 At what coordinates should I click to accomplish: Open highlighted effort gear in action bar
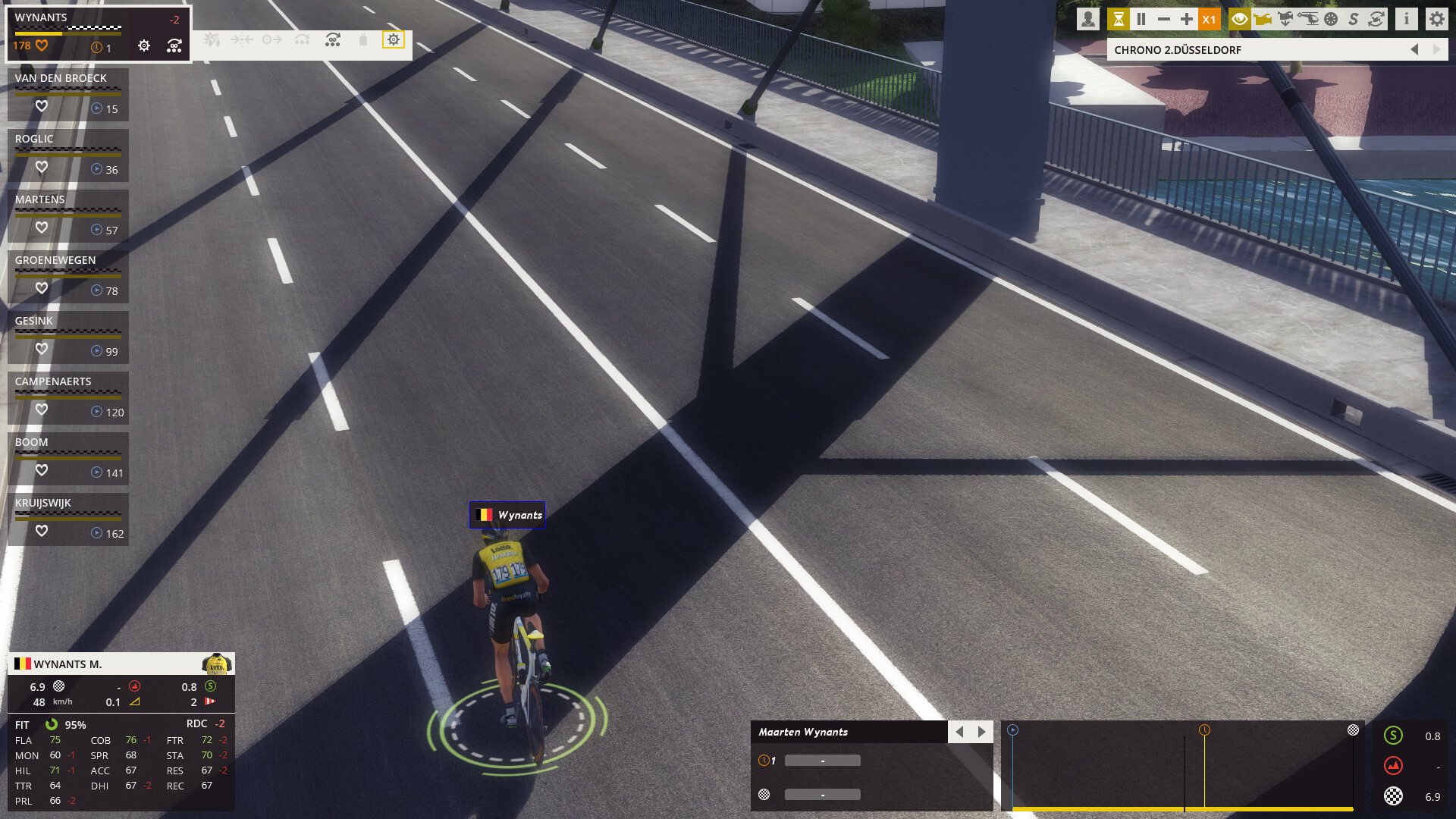pyautogui.click(x=393, y=39)
